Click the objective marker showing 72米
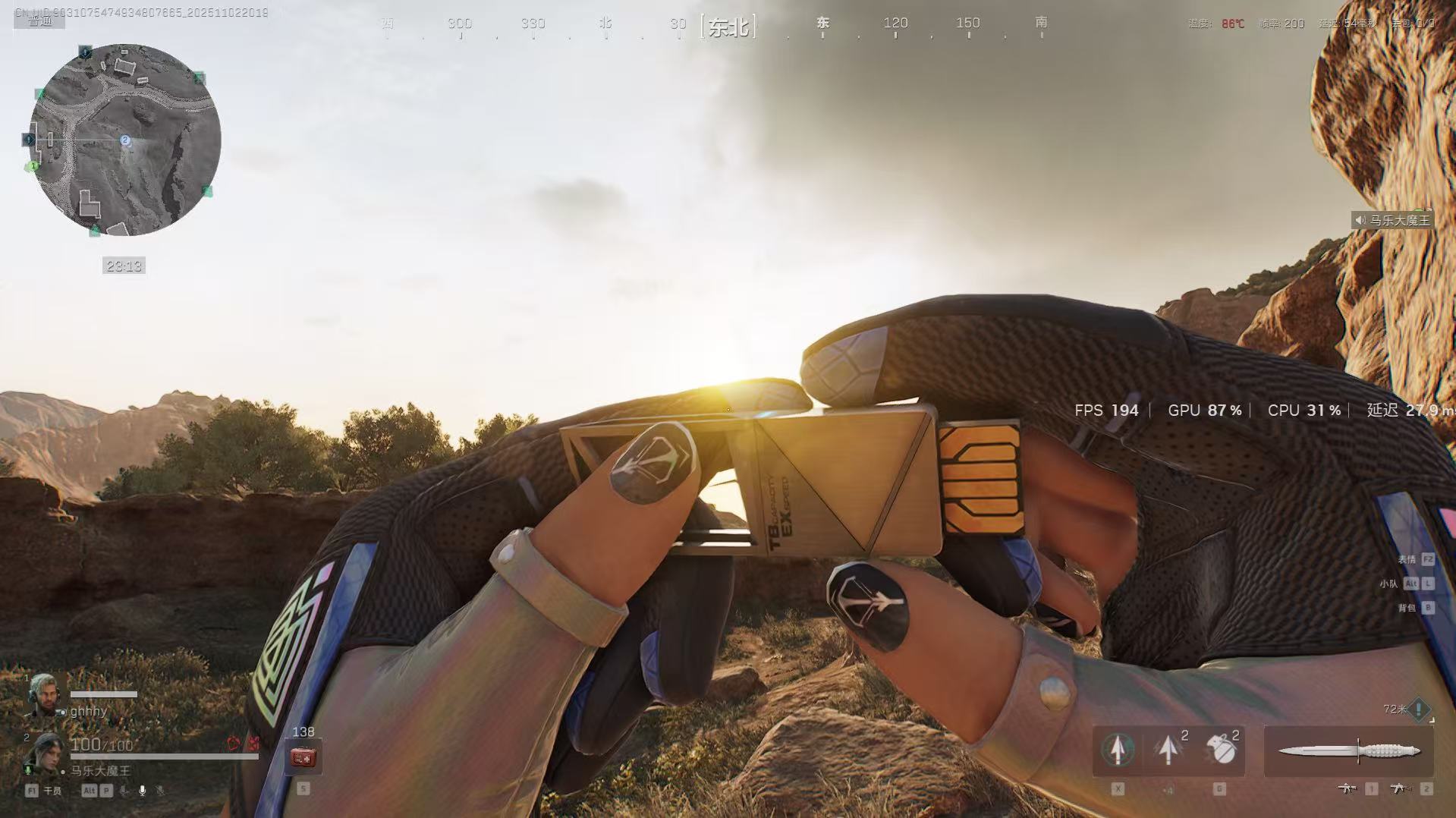The height and width of the screenshot is (818, 1456). [1417, 710]
